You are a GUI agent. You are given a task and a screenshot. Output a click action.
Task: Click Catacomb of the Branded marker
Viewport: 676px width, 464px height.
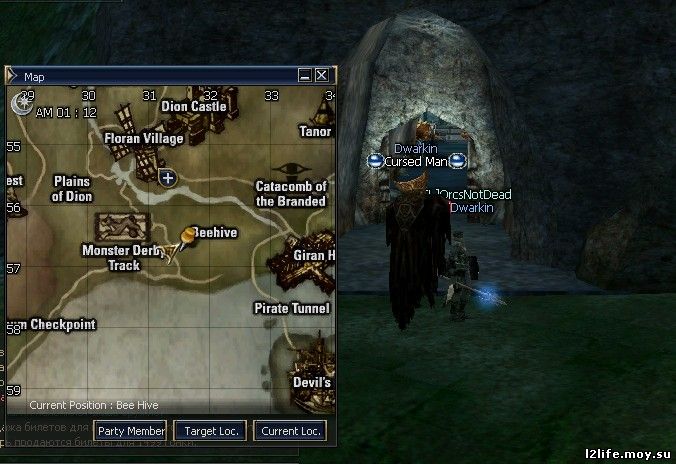(x=291, y=193)
